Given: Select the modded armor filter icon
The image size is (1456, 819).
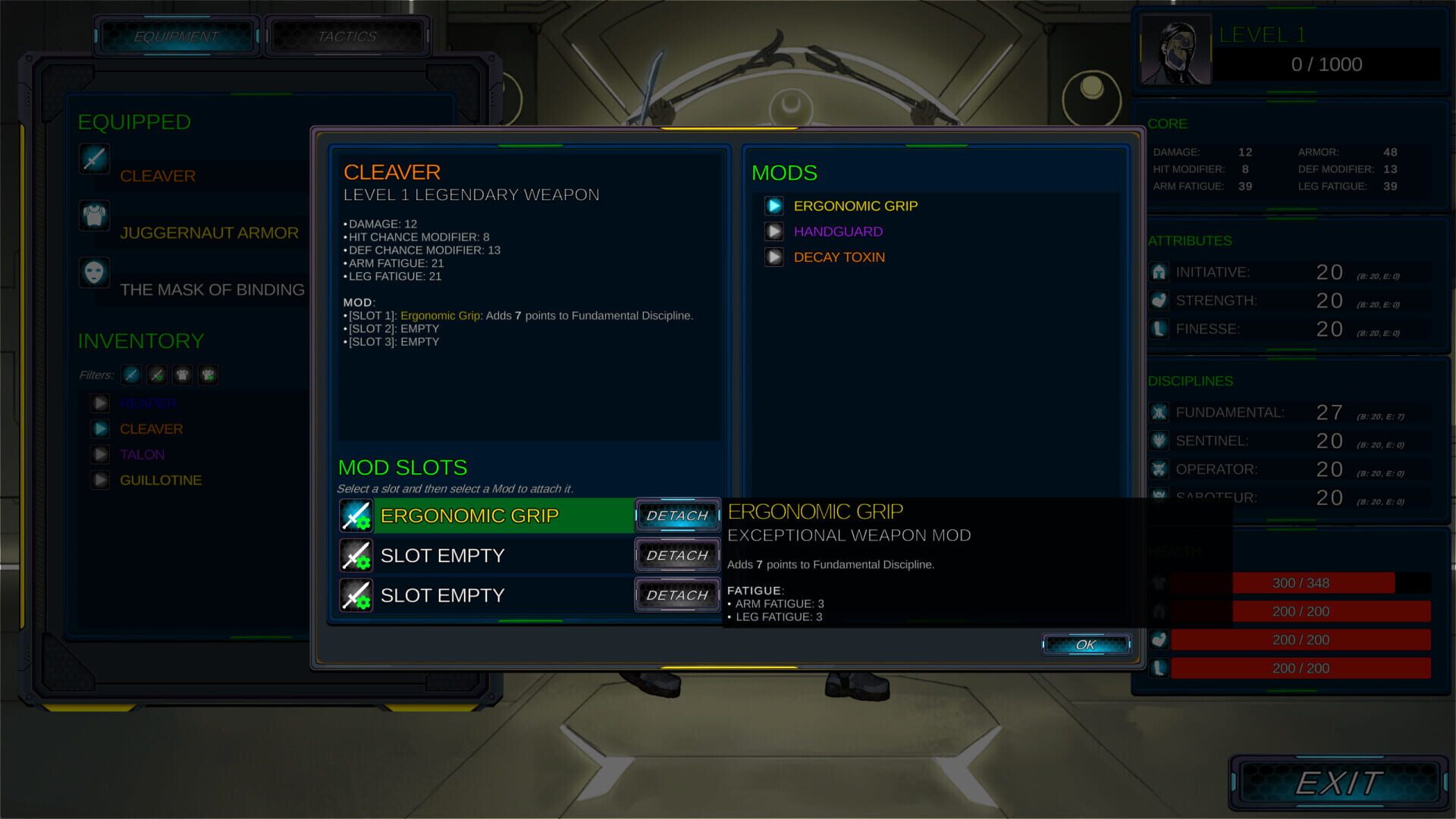Looking at the screenshot, I should [x=208, y=375].
